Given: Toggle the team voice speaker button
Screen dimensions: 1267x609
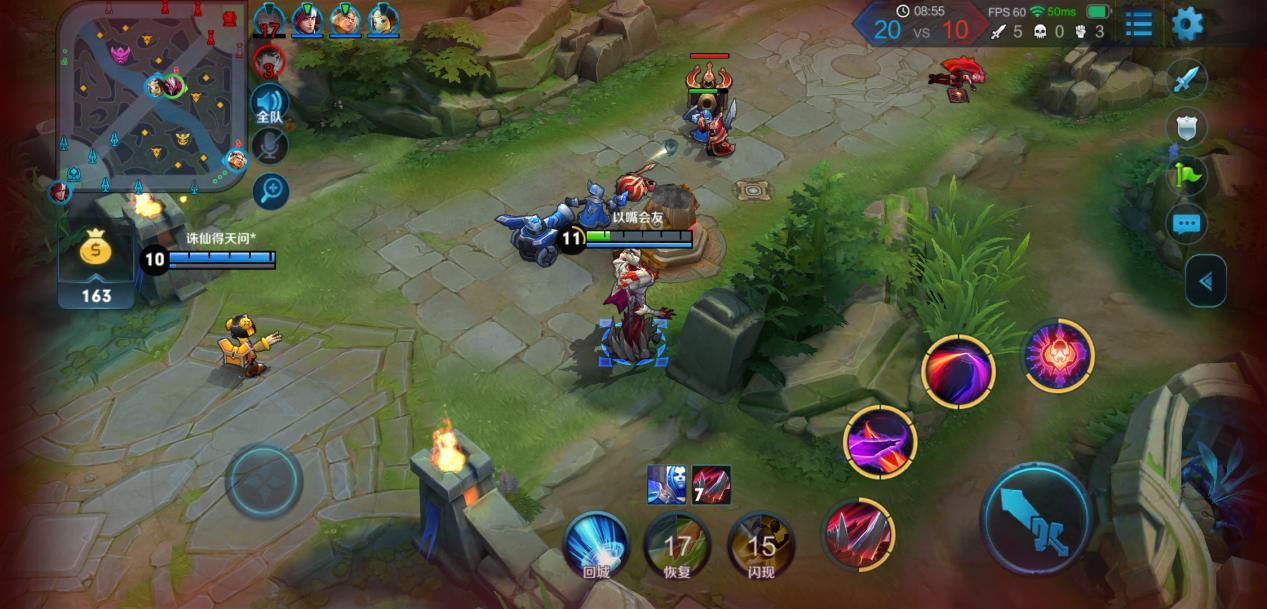Looking at the screenshot, I should pos(269,104).
